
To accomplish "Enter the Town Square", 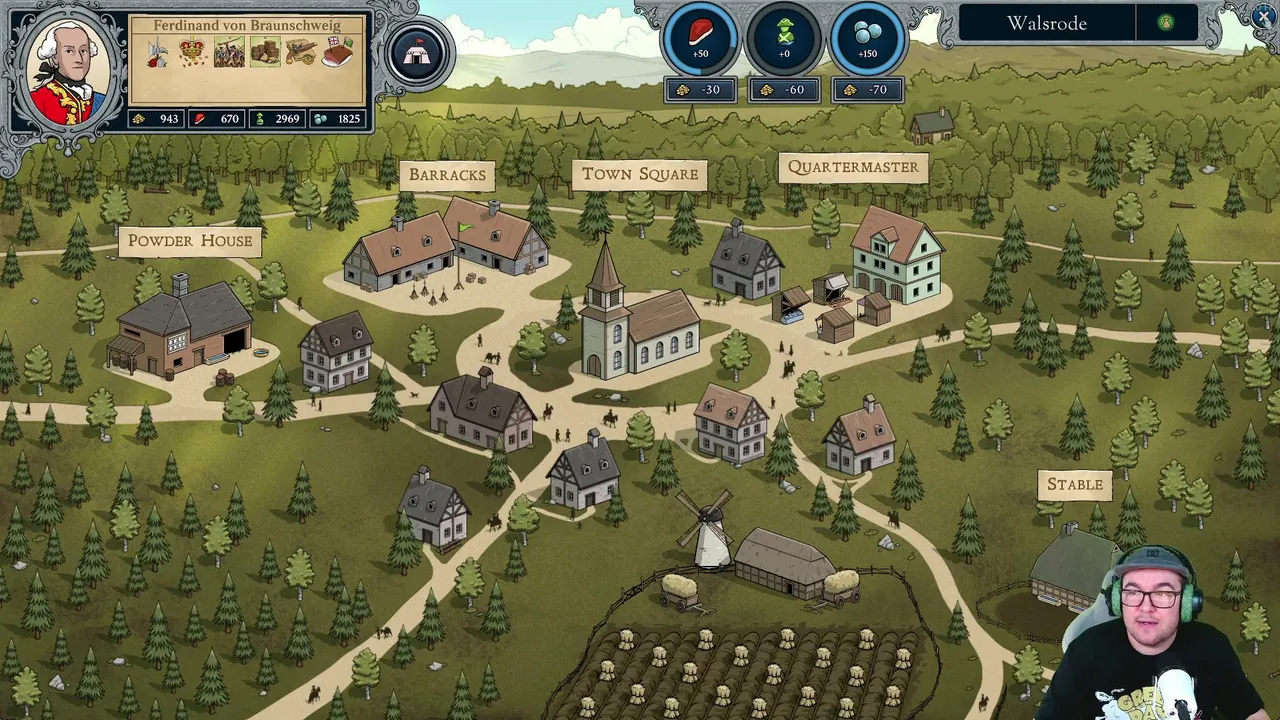I will (640, 174).
